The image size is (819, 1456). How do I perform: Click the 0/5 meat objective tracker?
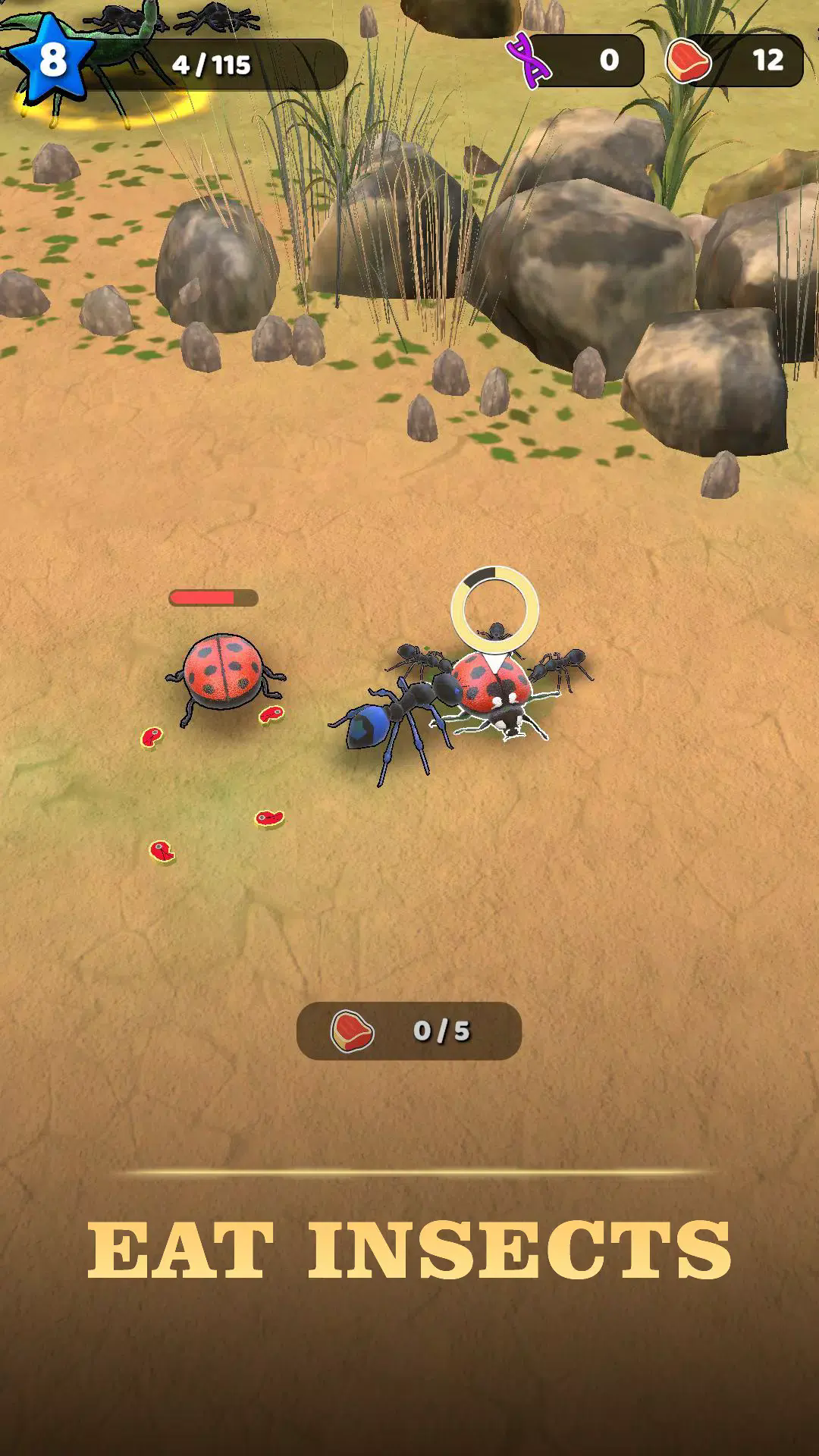pyautogui.click(x=409, y=1031)
